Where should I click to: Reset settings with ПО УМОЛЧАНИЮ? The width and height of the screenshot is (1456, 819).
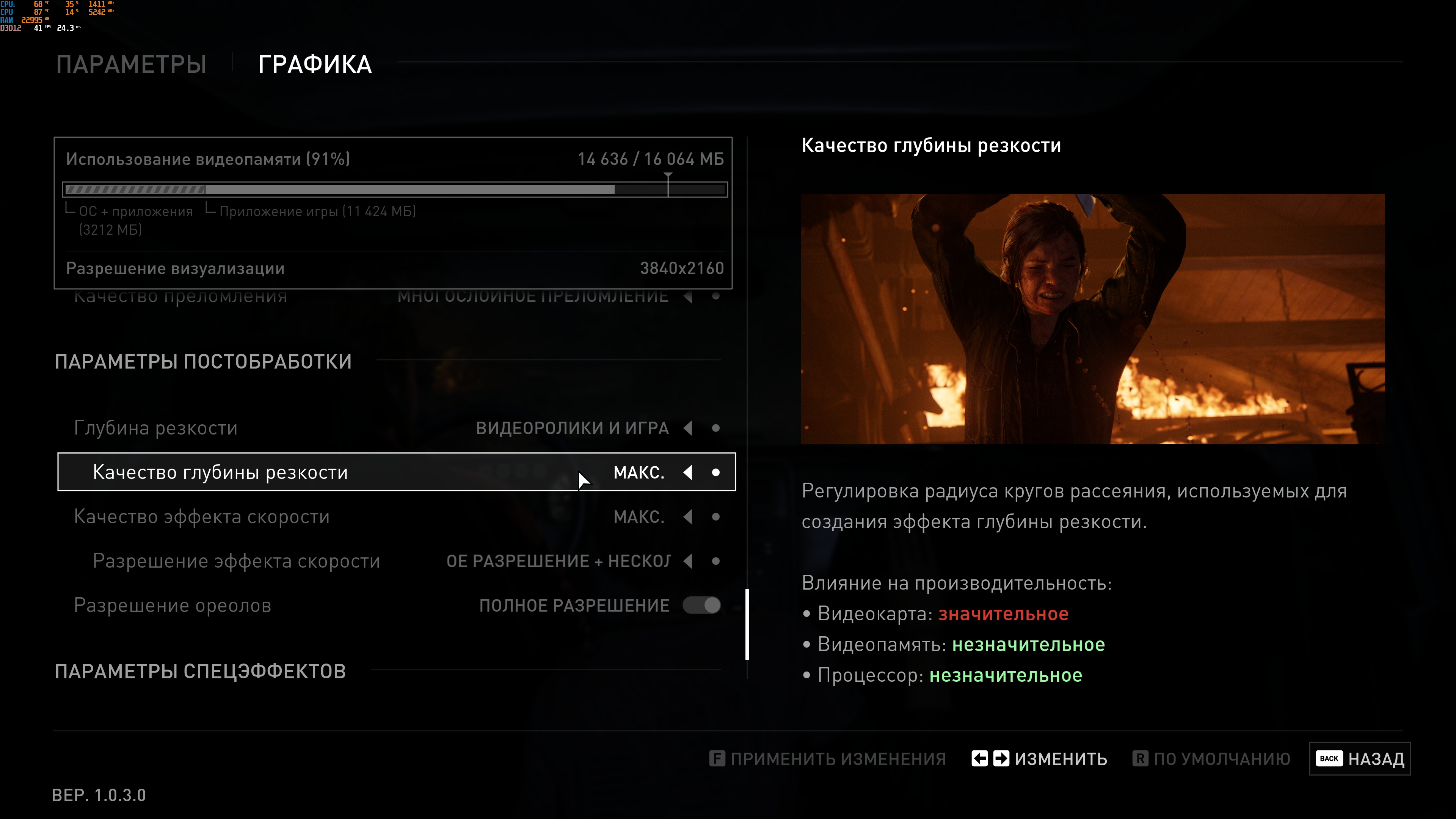[1211, 758]
